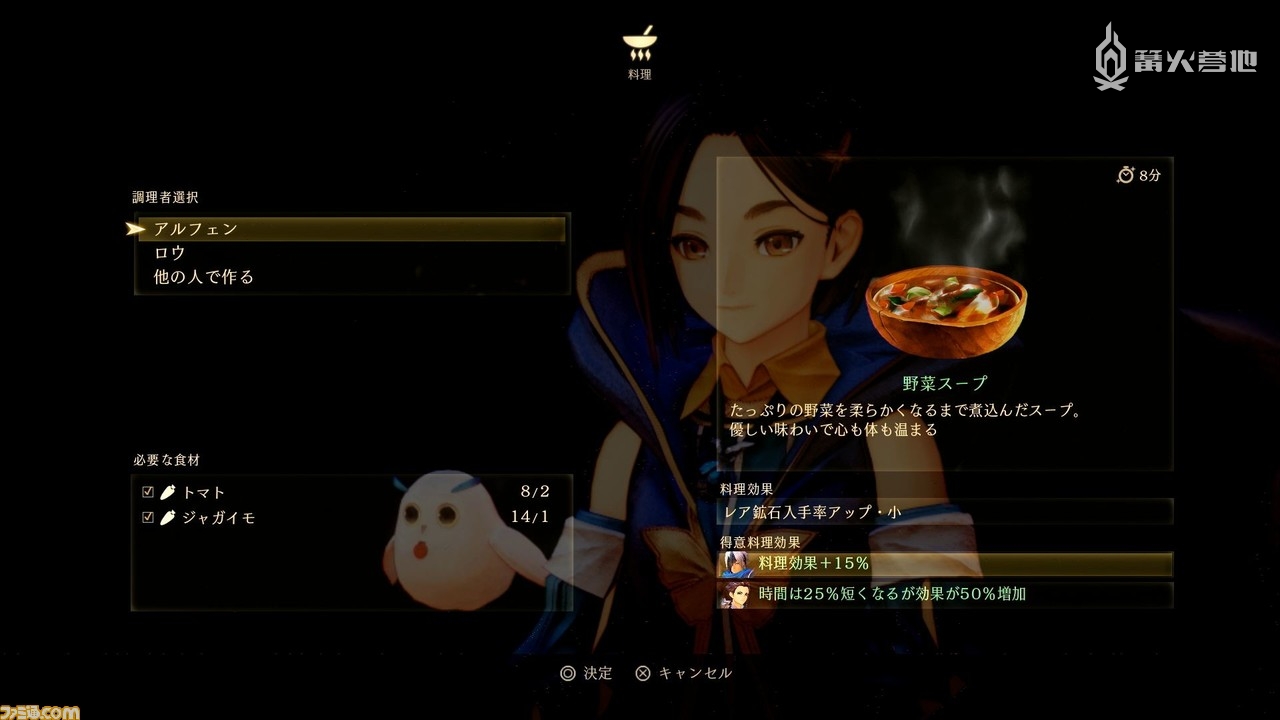This screenshot has width=1280, height=720.
Task: Select アルフェン as the cook
Action: (350, 229)
